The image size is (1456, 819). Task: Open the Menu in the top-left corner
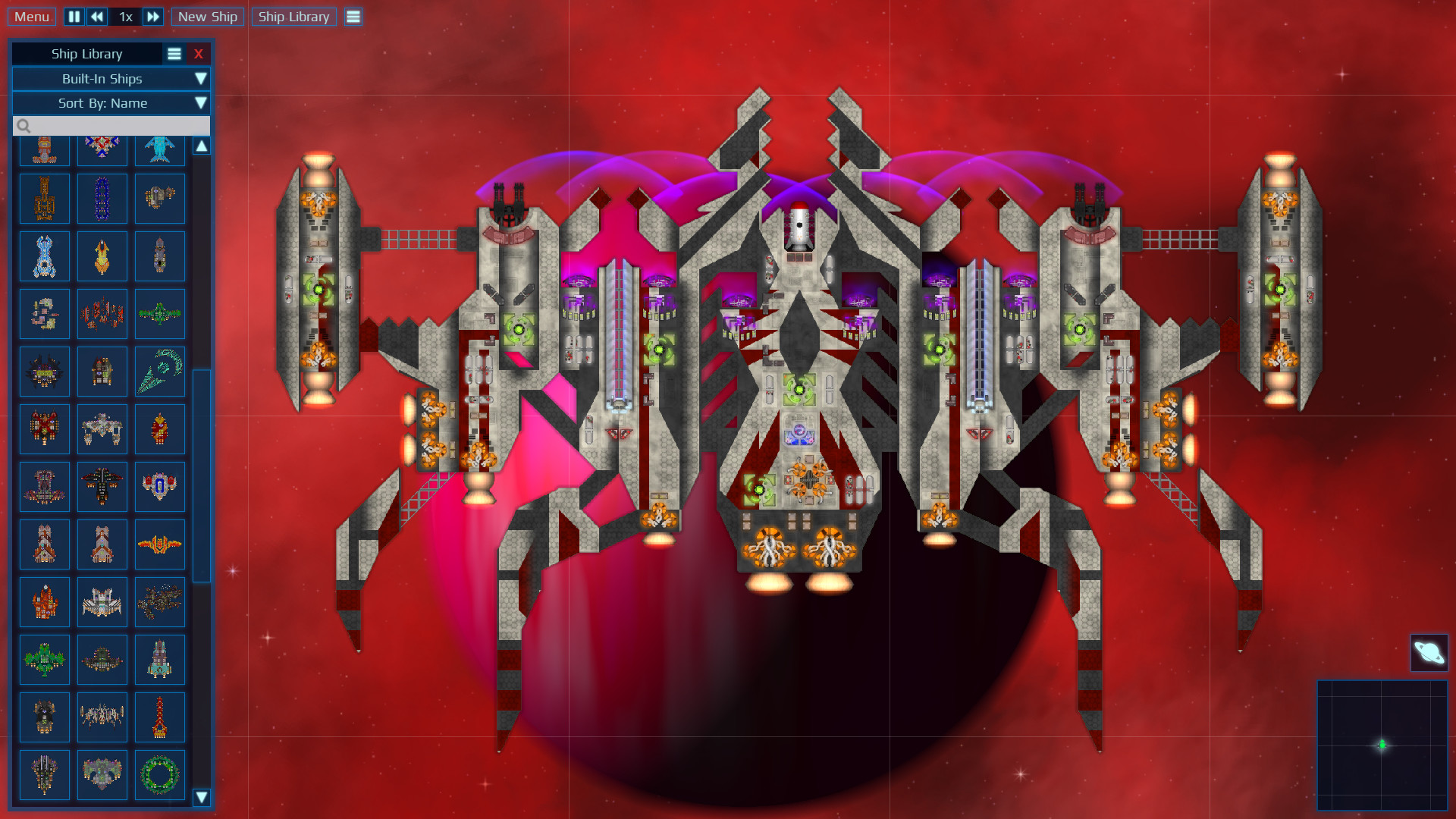click(x=31, y=15)
